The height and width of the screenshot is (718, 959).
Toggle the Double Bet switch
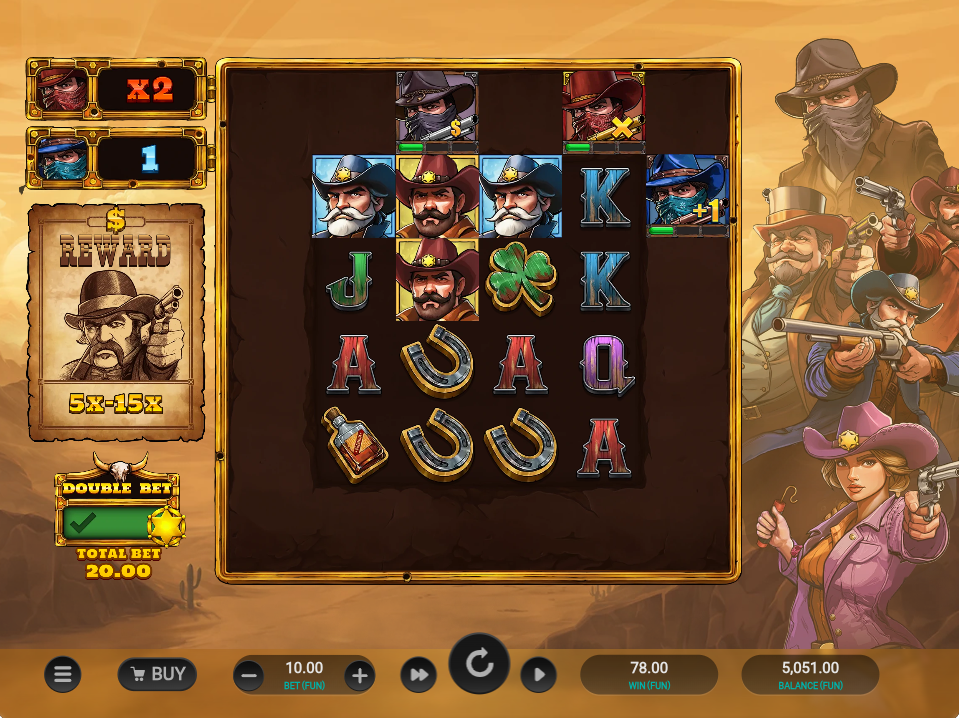pos(118,522)
